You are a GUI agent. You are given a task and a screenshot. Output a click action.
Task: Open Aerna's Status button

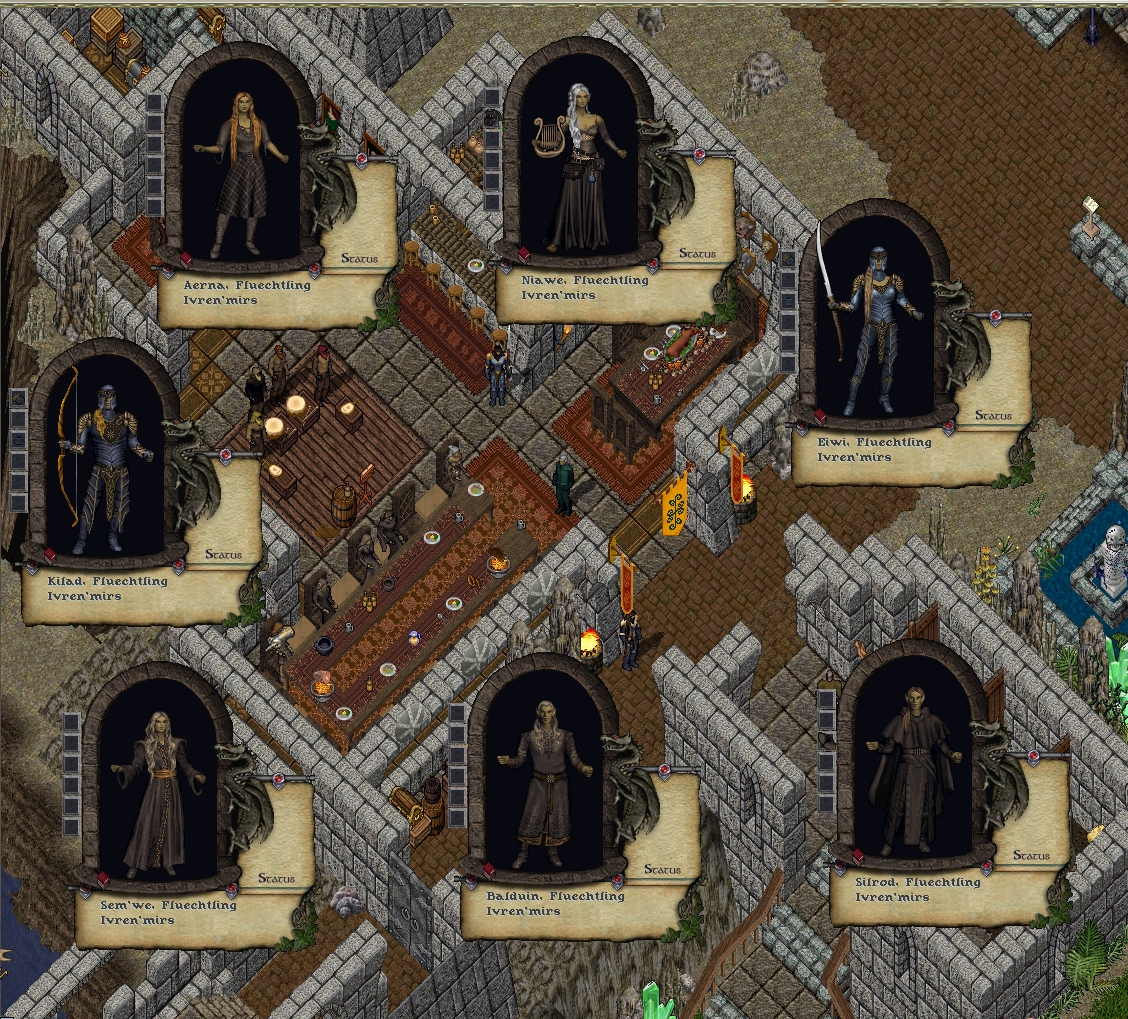click(360, 259)
